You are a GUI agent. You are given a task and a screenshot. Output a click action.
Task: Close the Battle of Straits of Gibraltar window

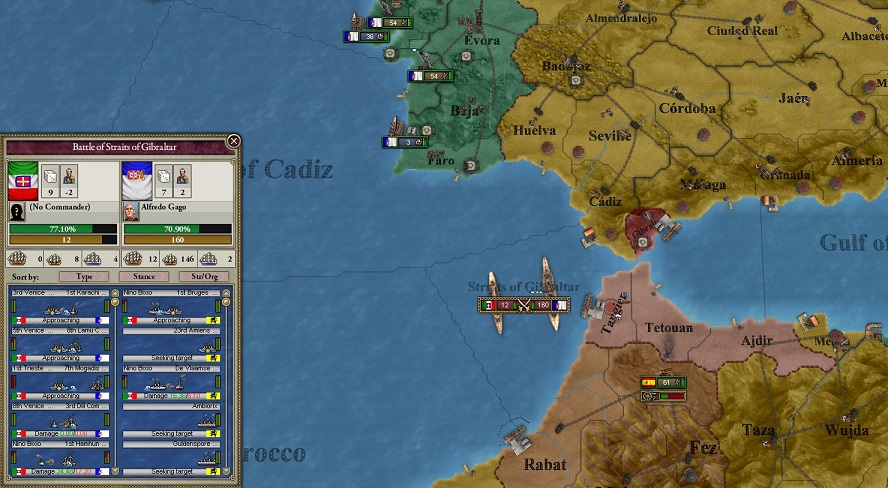pyautogui.click(x=233, y=141)
